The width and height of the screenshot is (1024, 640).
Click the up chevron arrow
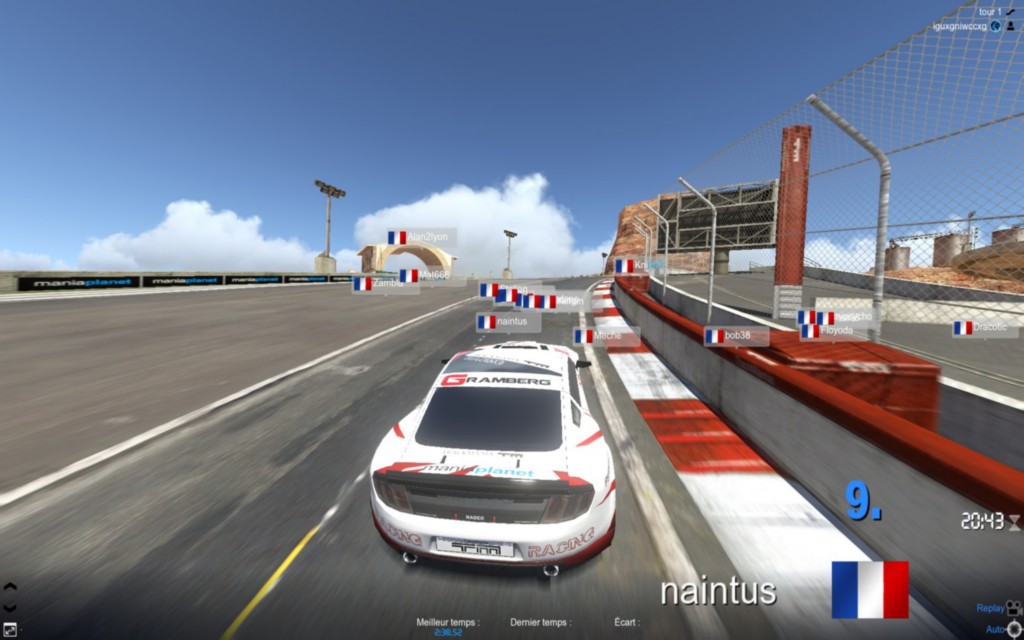(10, 587)
